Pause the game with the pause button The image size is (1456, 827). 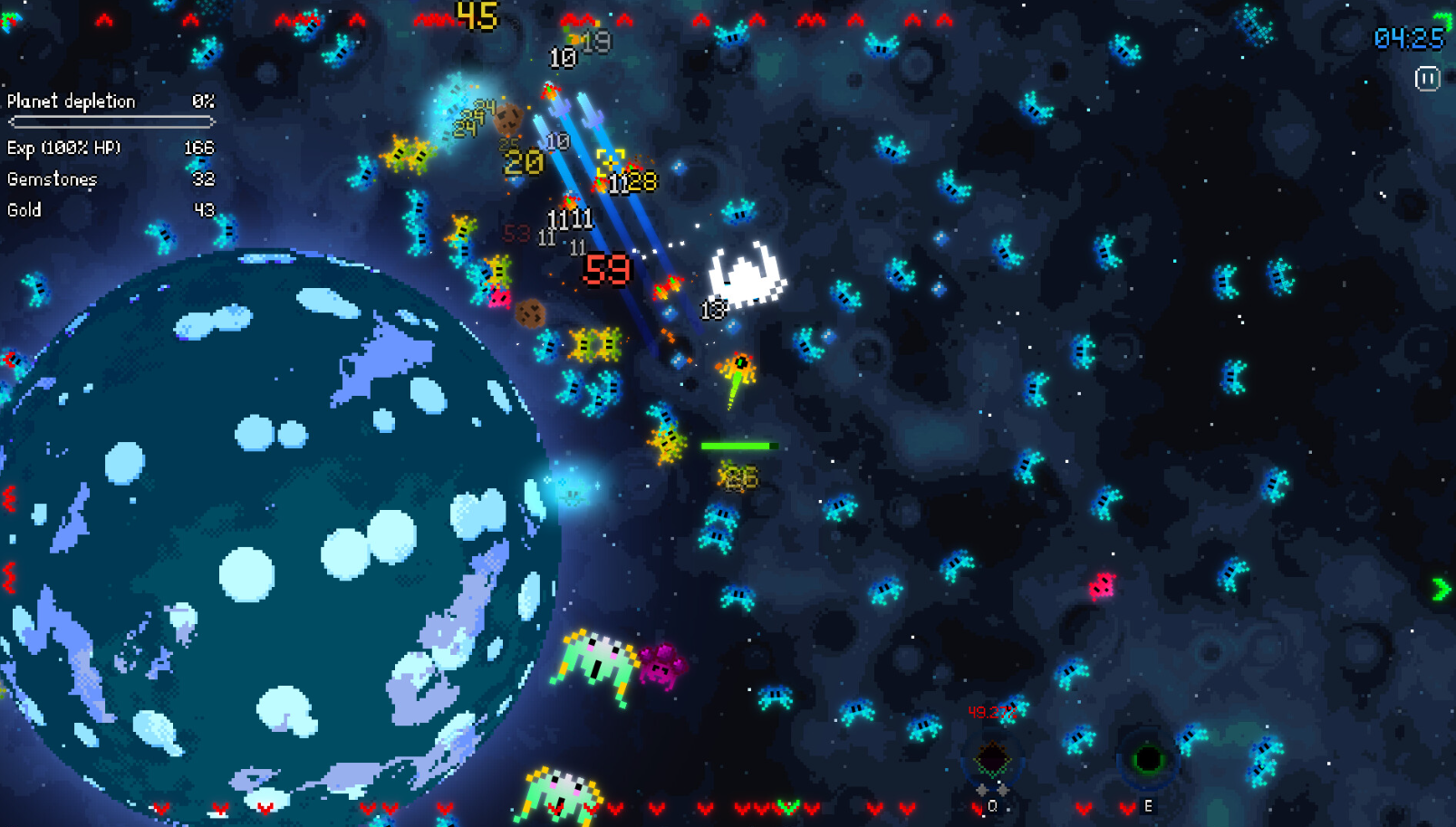(1427, 79)
